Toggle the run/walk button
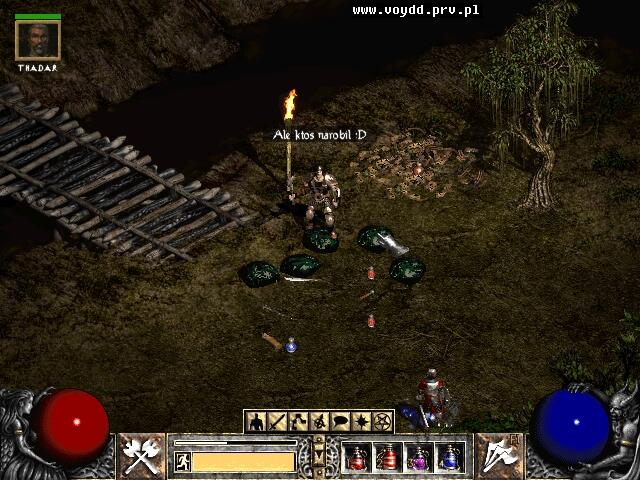The width and height of the screenshot is (640, 480). [x=183, y=461]
